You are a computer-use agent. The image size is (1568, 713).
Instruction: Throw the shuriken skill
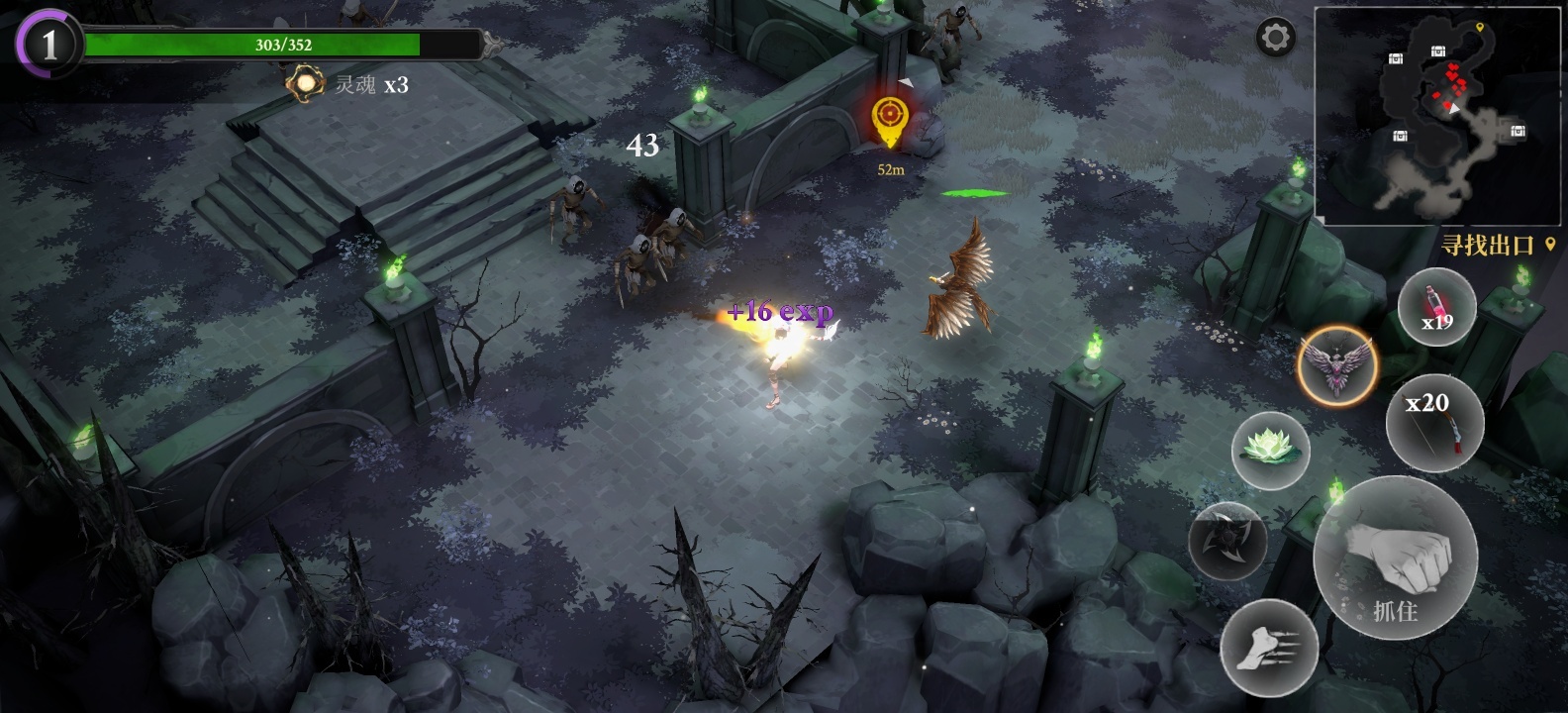click(1227, 541)
